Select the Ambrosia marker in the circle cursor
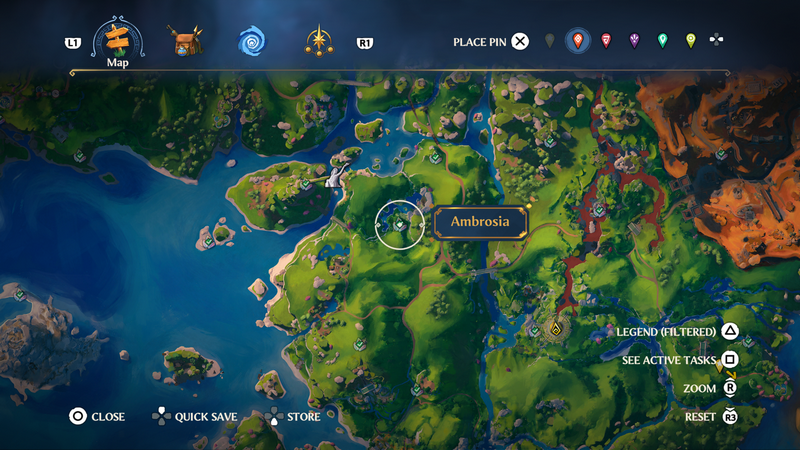Viewport: 800px width, 450px height. tap(400, 225)
